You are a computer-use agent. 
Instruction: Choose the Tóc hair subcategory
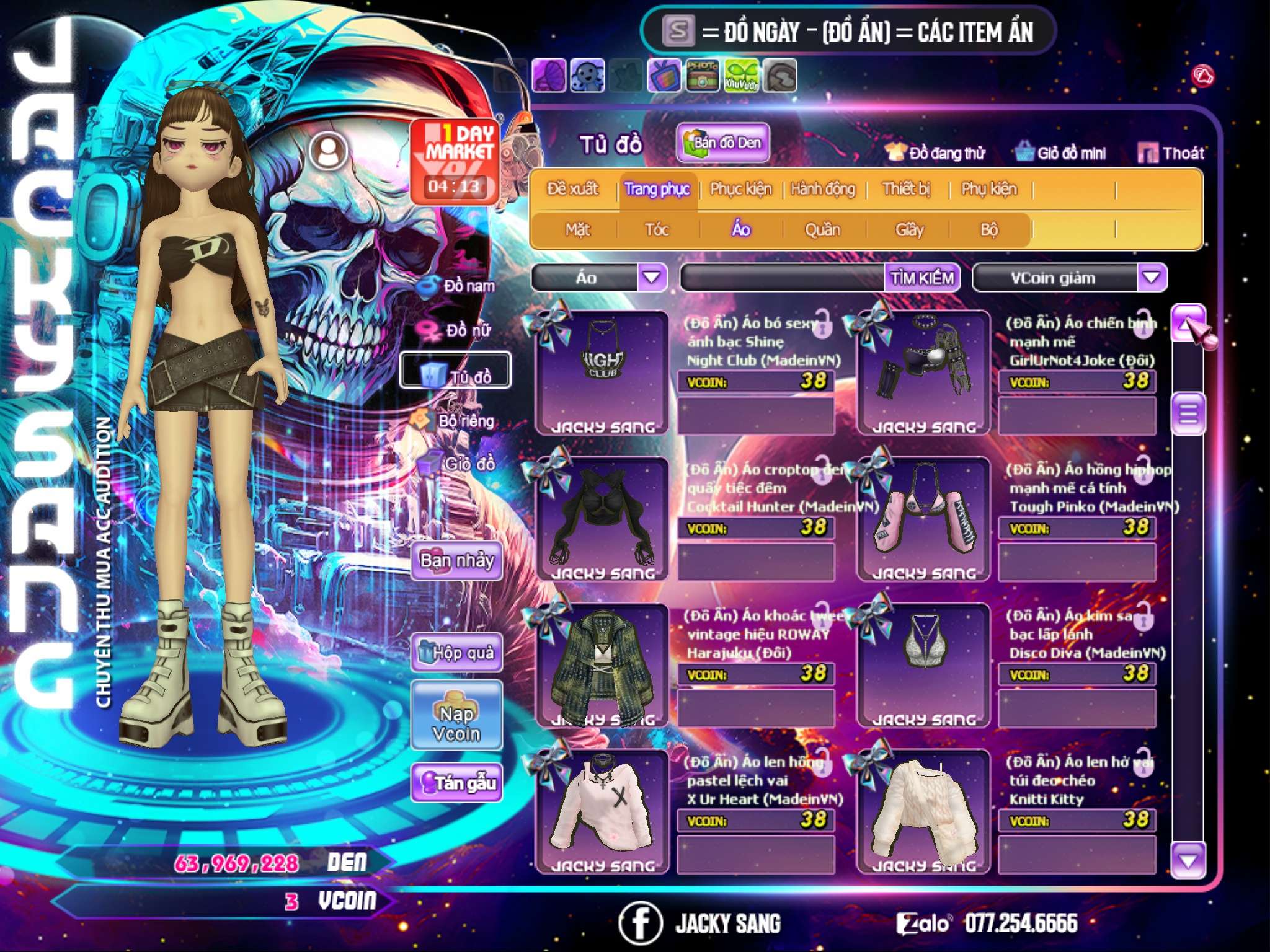coord(657,230)
